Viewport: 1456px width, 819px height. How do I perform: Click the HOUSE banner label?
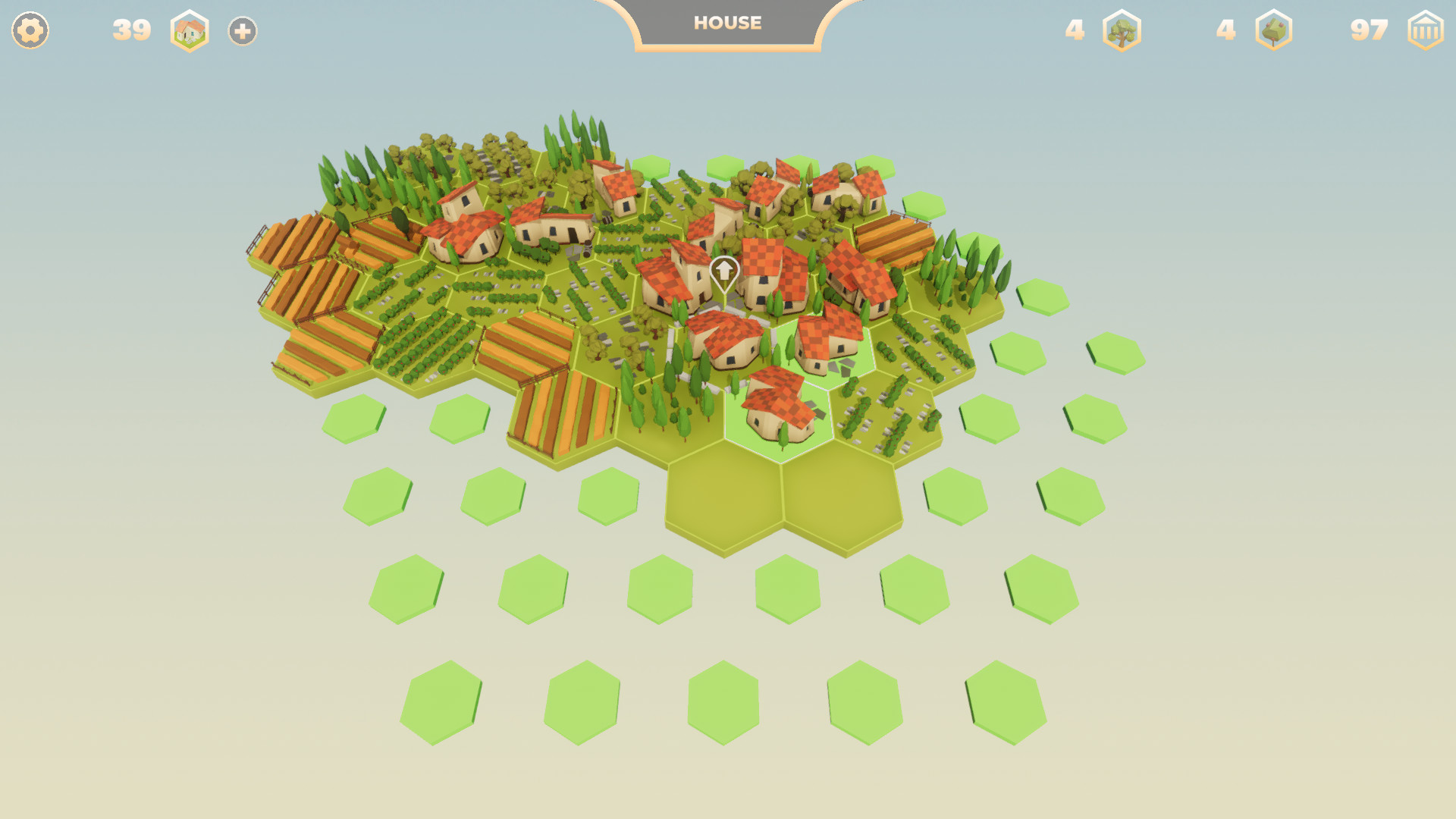(x=726, y=23)
